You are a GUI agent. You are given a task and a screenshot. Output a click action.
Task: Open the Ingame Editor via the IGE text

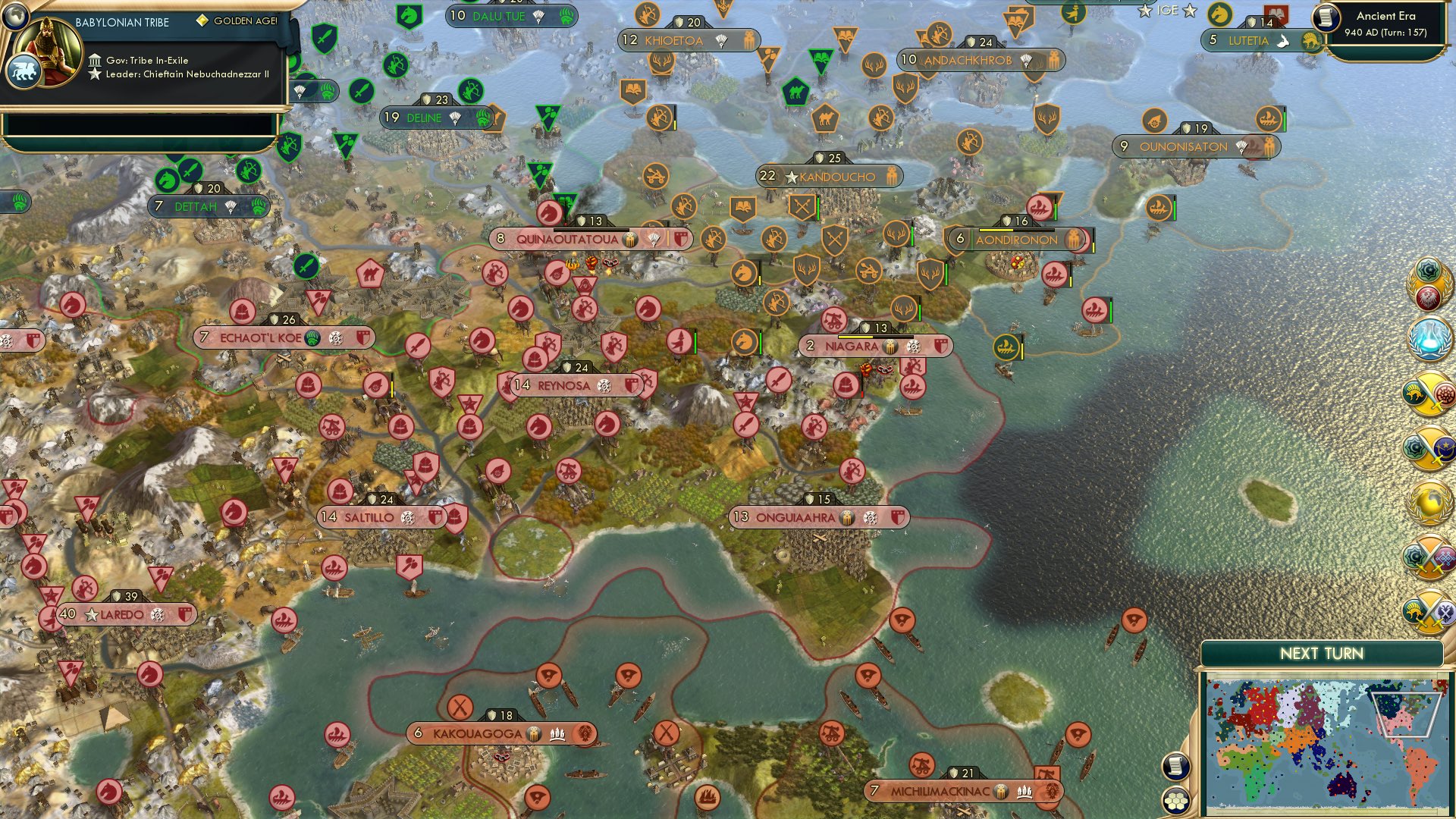tap(1167, 10)
